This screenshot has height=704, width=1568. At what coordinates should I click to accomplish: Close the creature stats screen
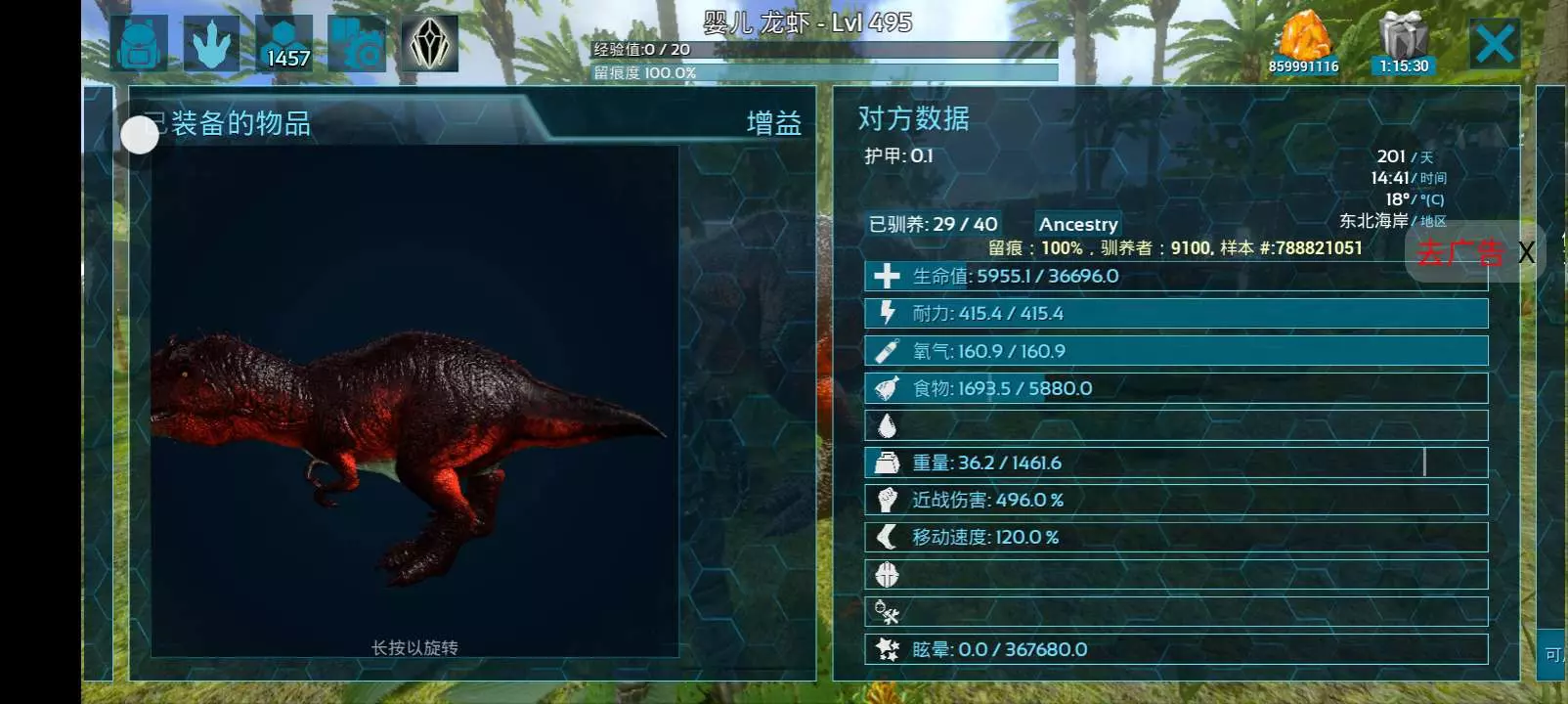[1495, 44]
